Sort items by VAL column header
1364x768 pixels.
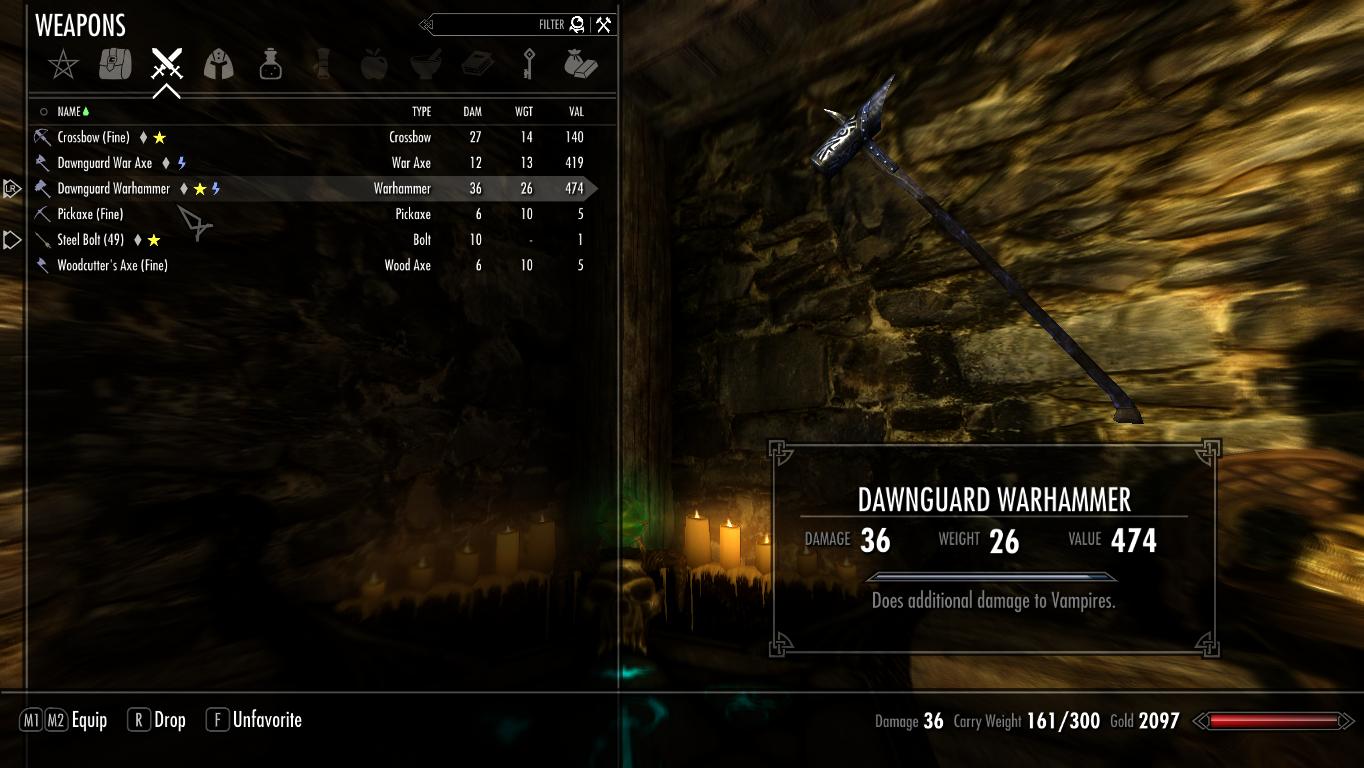coord(576,112)
